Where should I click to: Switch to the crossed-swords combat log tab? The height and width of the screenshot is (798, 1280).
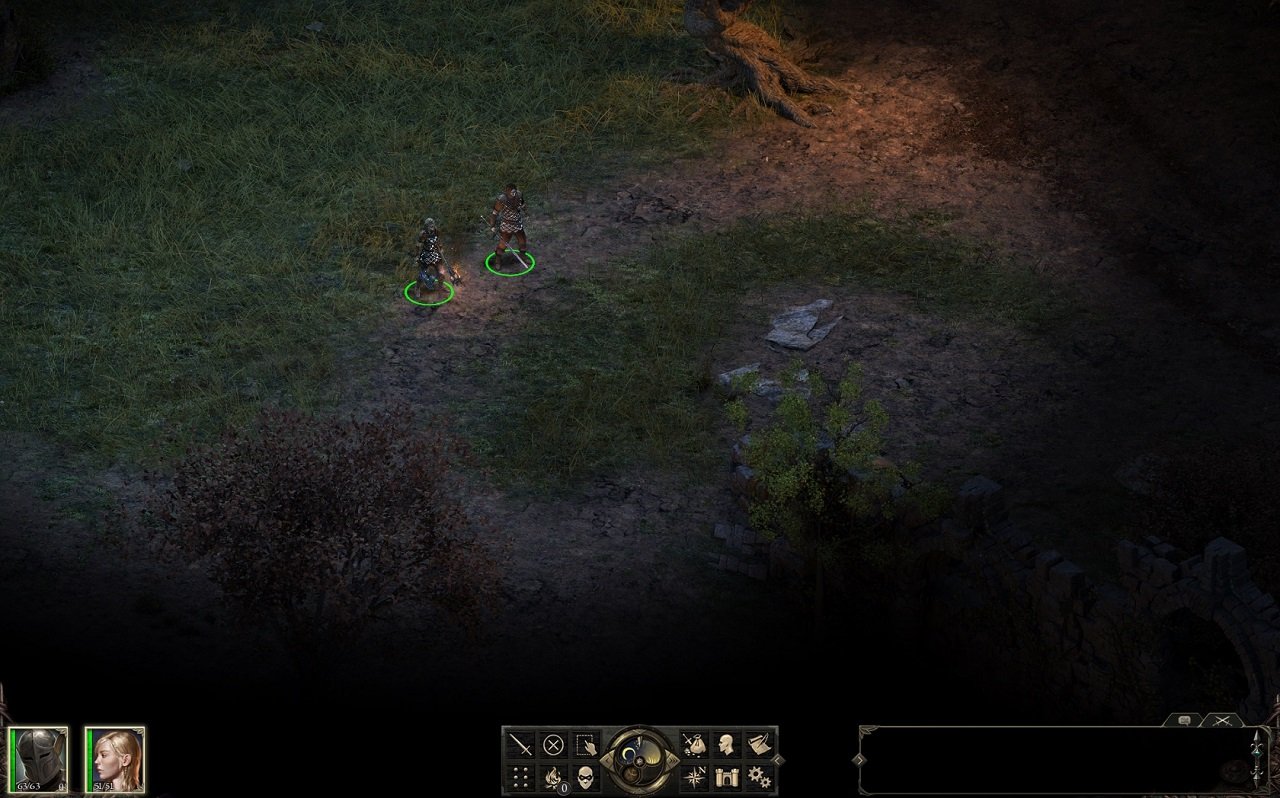click(x=1221, y=721)
